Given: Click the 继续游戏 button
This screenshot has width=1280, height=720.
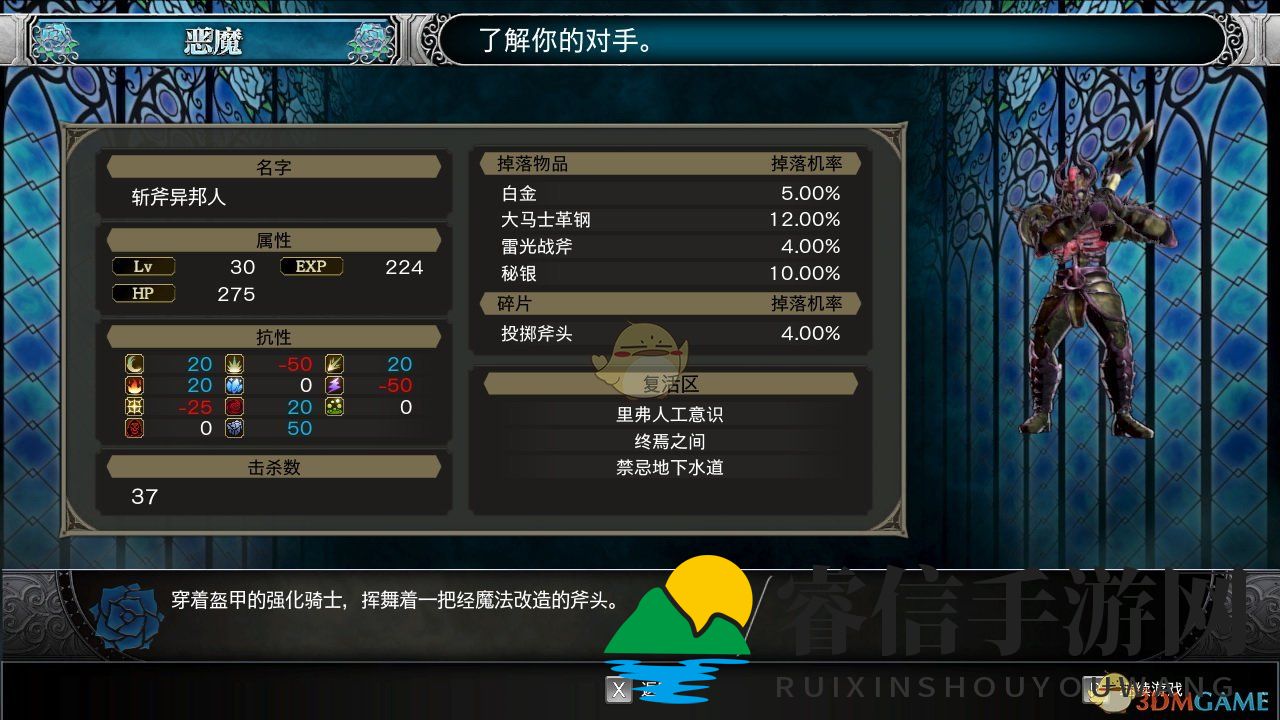Looking at the screenshot, I should 1130,690.
